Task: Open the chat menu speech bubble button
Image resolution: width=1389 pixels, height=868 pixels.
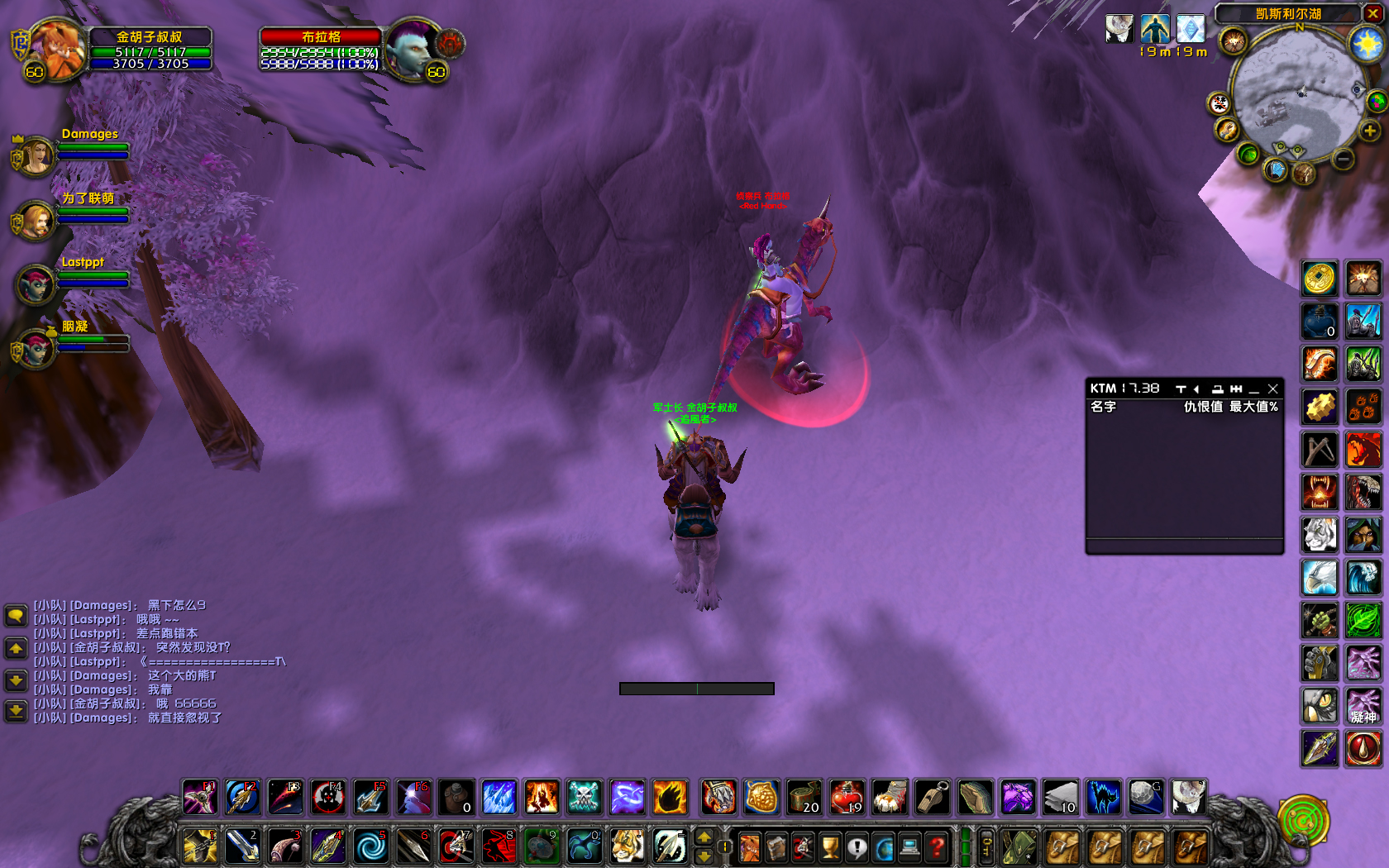Action: tap(16, 615)
